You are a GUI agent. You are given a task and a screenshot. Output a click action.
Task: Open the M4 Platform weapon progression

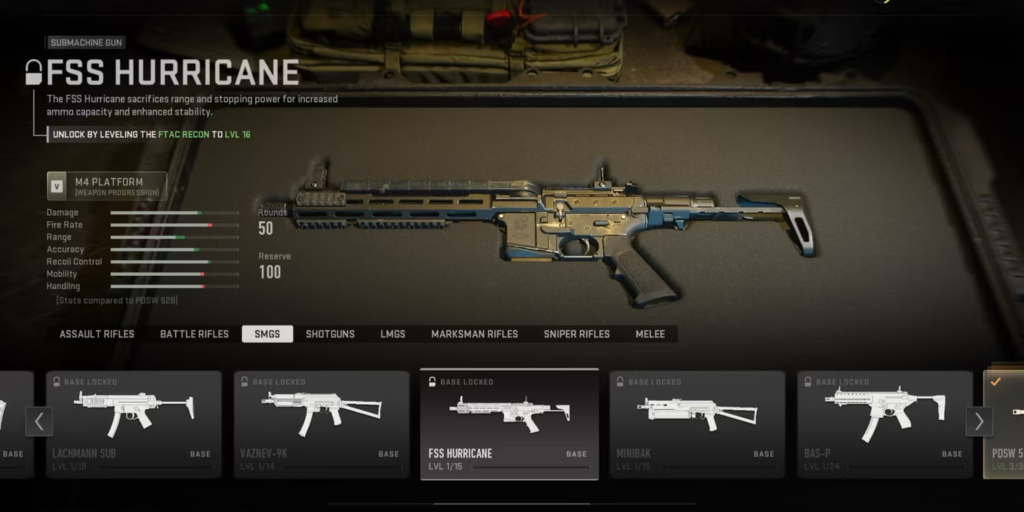[x=106, y=186]
